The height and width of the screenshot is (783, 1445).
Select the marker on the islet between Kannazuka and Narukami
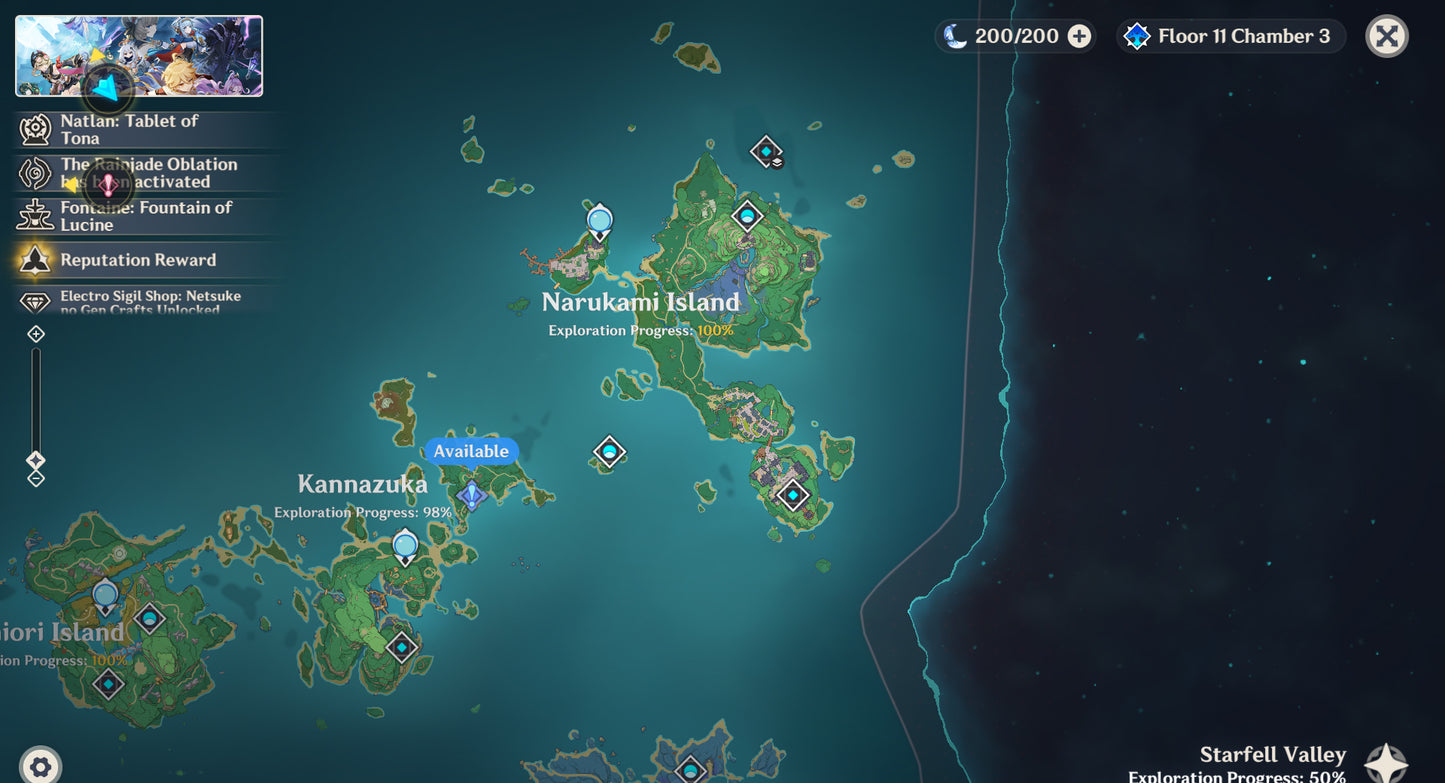(x=609, y=452)
